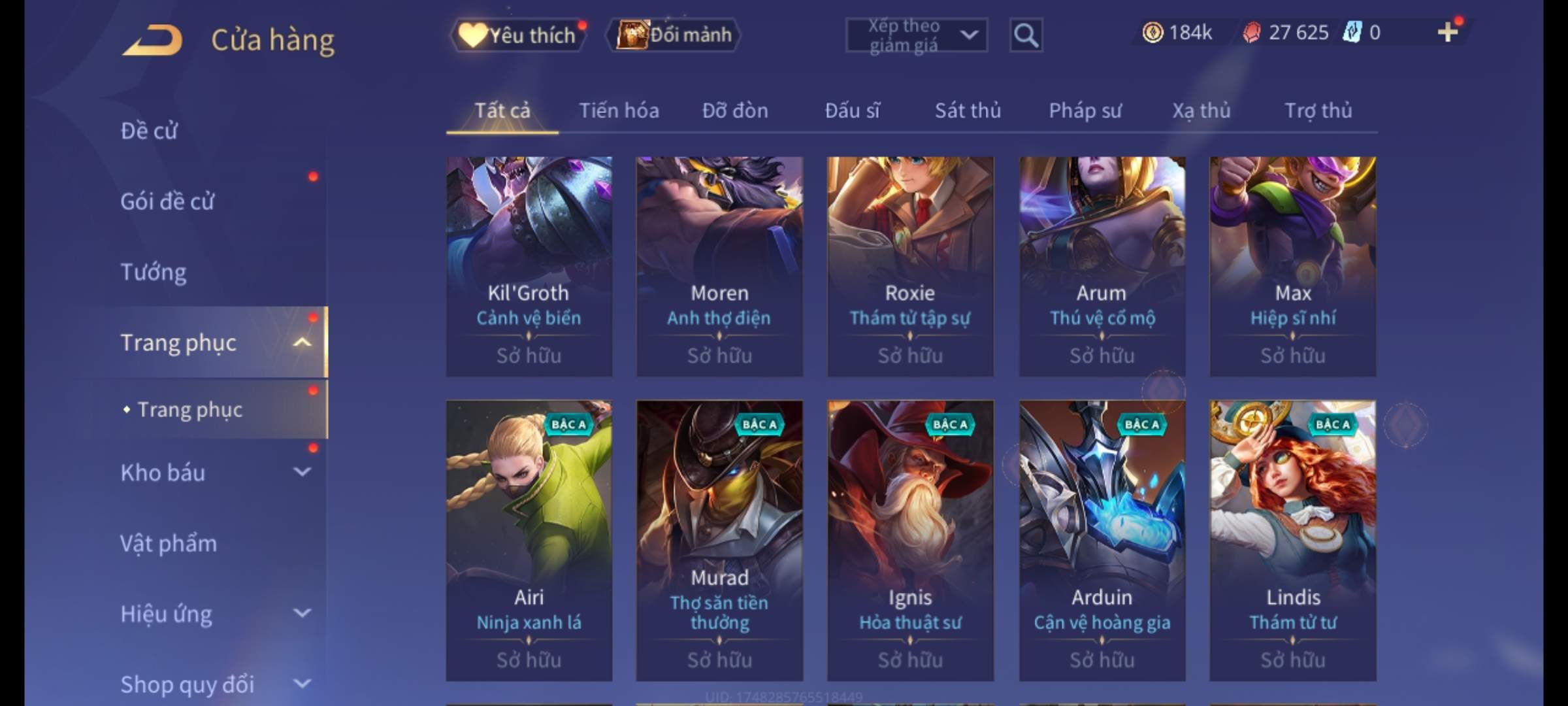The width and height of the screenshot is (1568, 706).
Task: Open the Đề cử menu entry
Action: pyautogui.click(x=149, y=131)
